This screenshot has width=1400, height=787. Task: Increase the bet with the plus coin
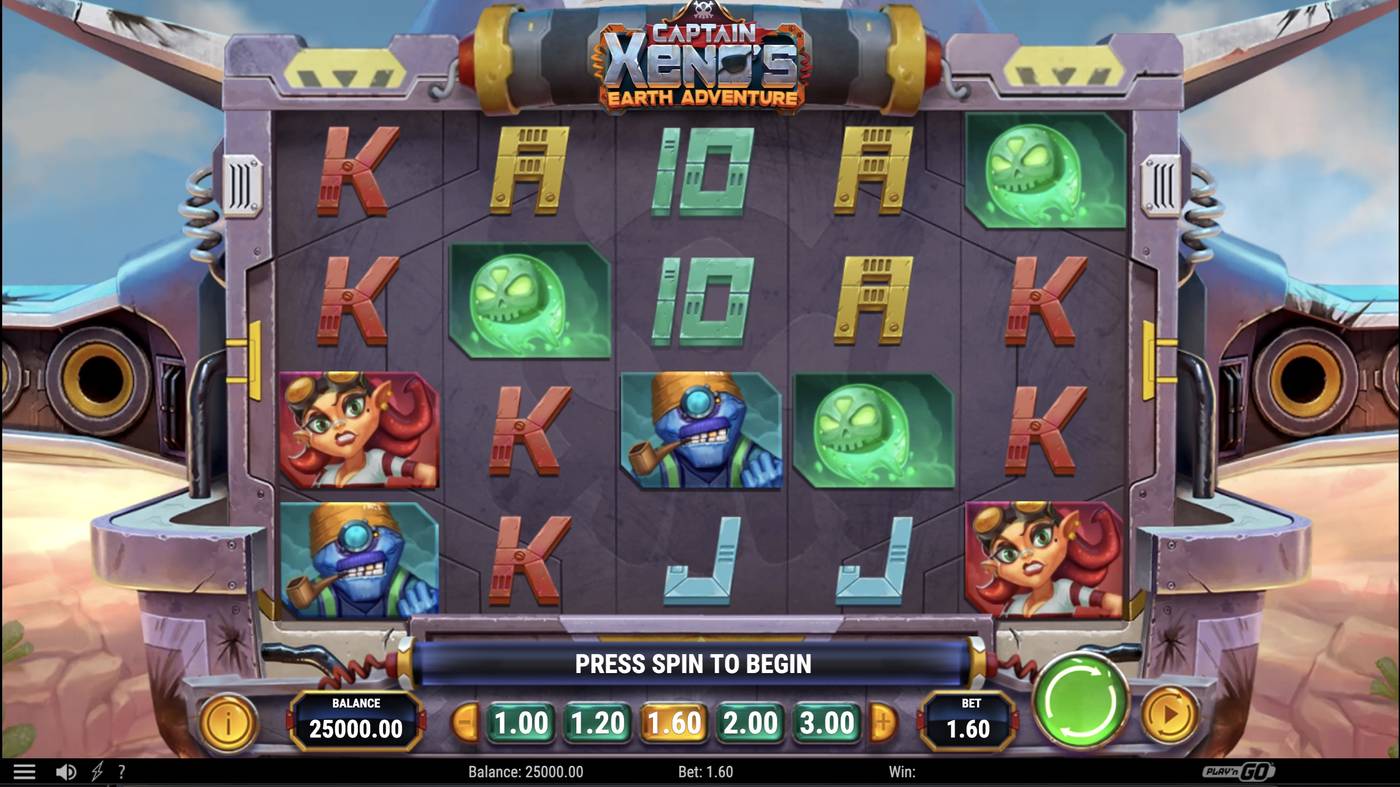click(881, 721)
